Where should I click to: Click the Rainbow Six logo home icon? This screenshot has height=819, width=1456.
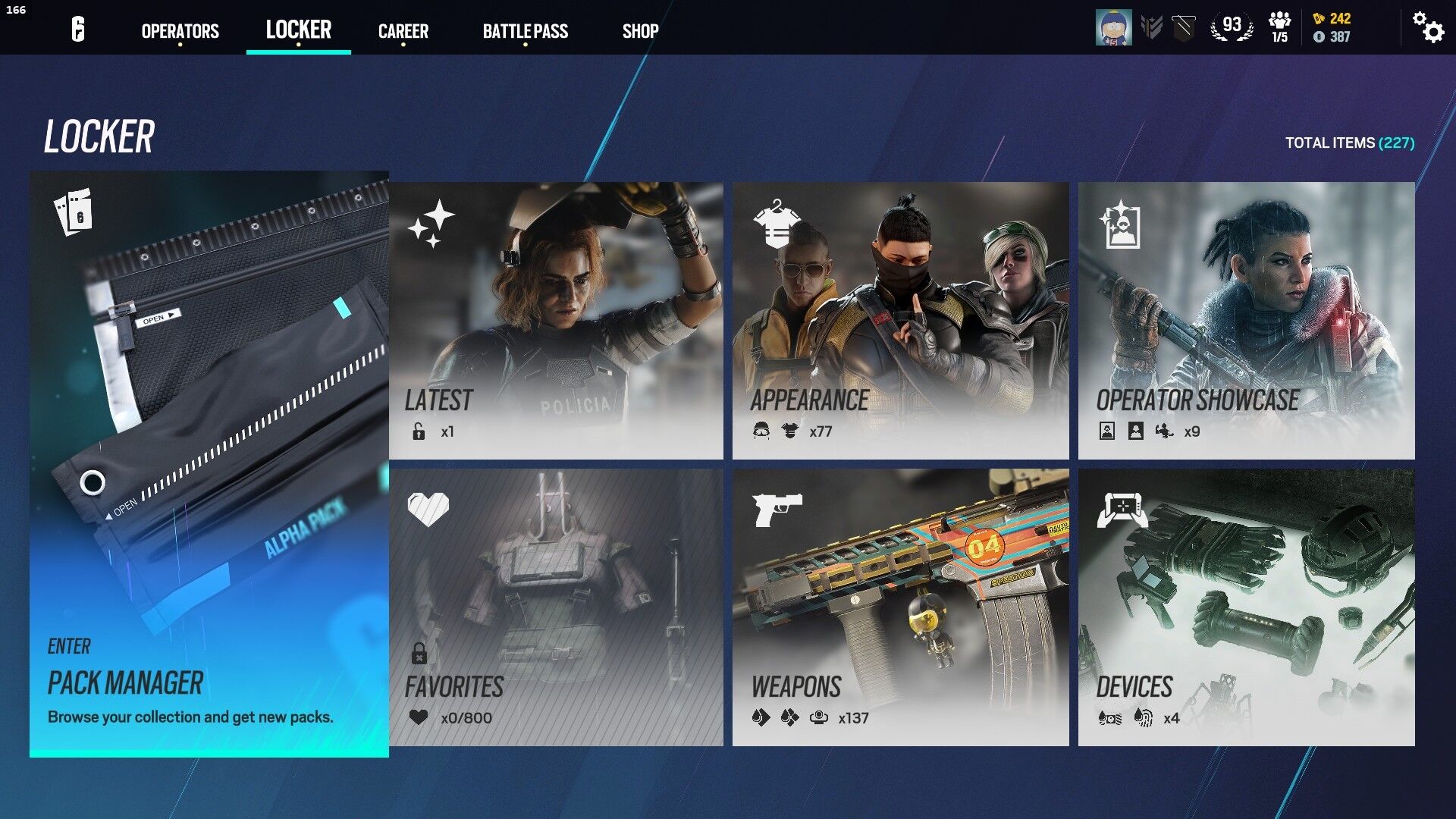click(78, 30)
